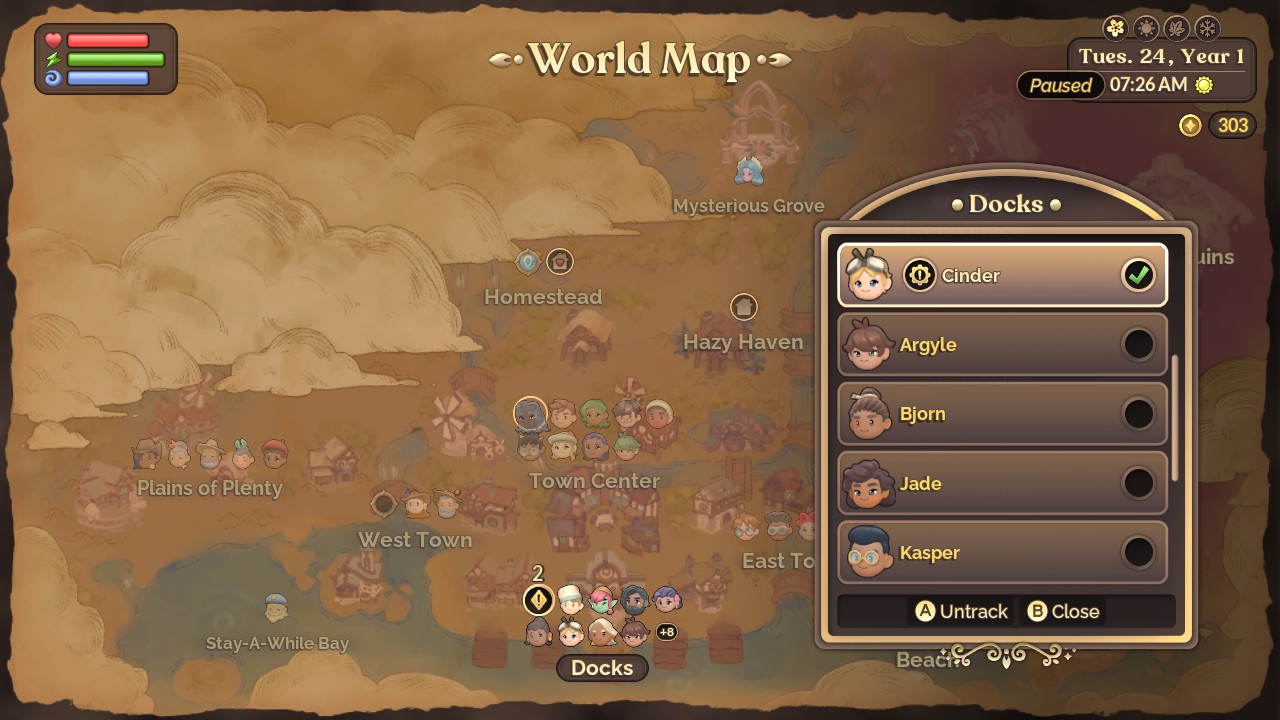
Task: Open the Docks location label
Action: (601, 668)
